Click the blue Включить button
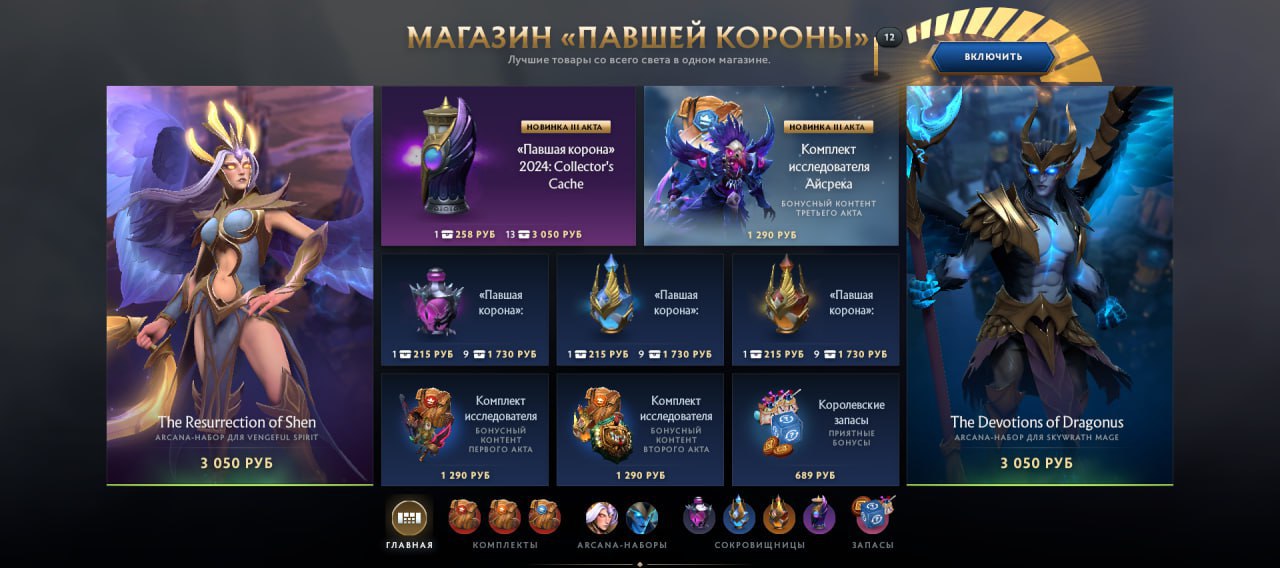 pyautogui.click(x=993, y=57)
